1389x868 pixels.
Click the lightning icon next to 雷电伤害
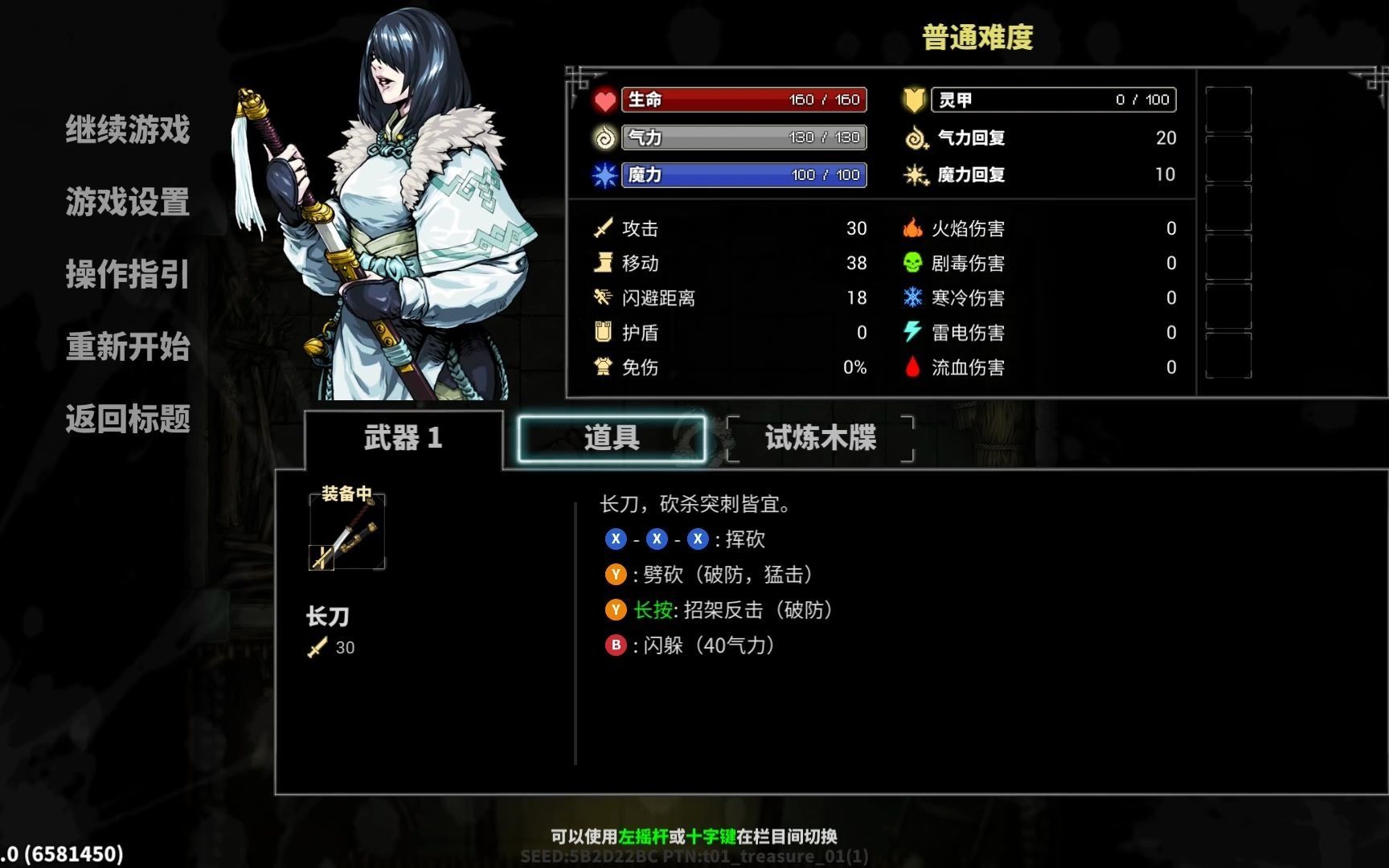coord(914,332)
